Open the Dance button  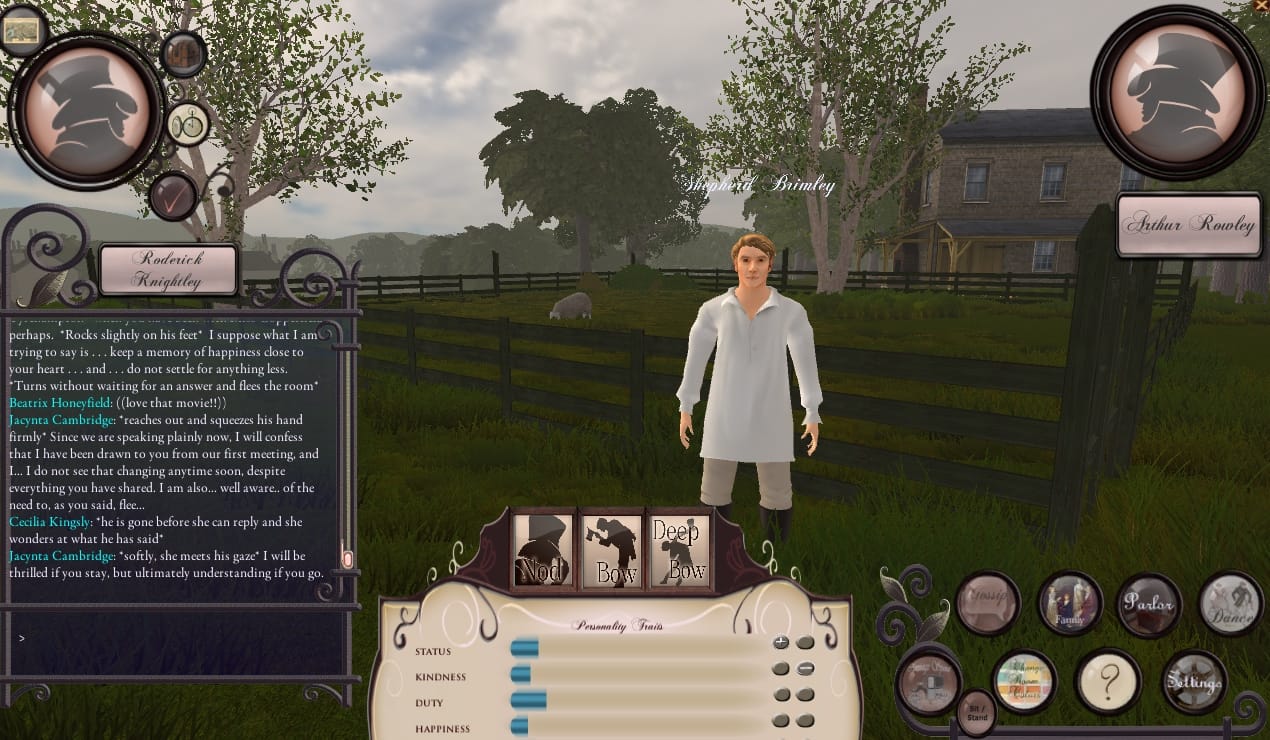point(1230,604)
